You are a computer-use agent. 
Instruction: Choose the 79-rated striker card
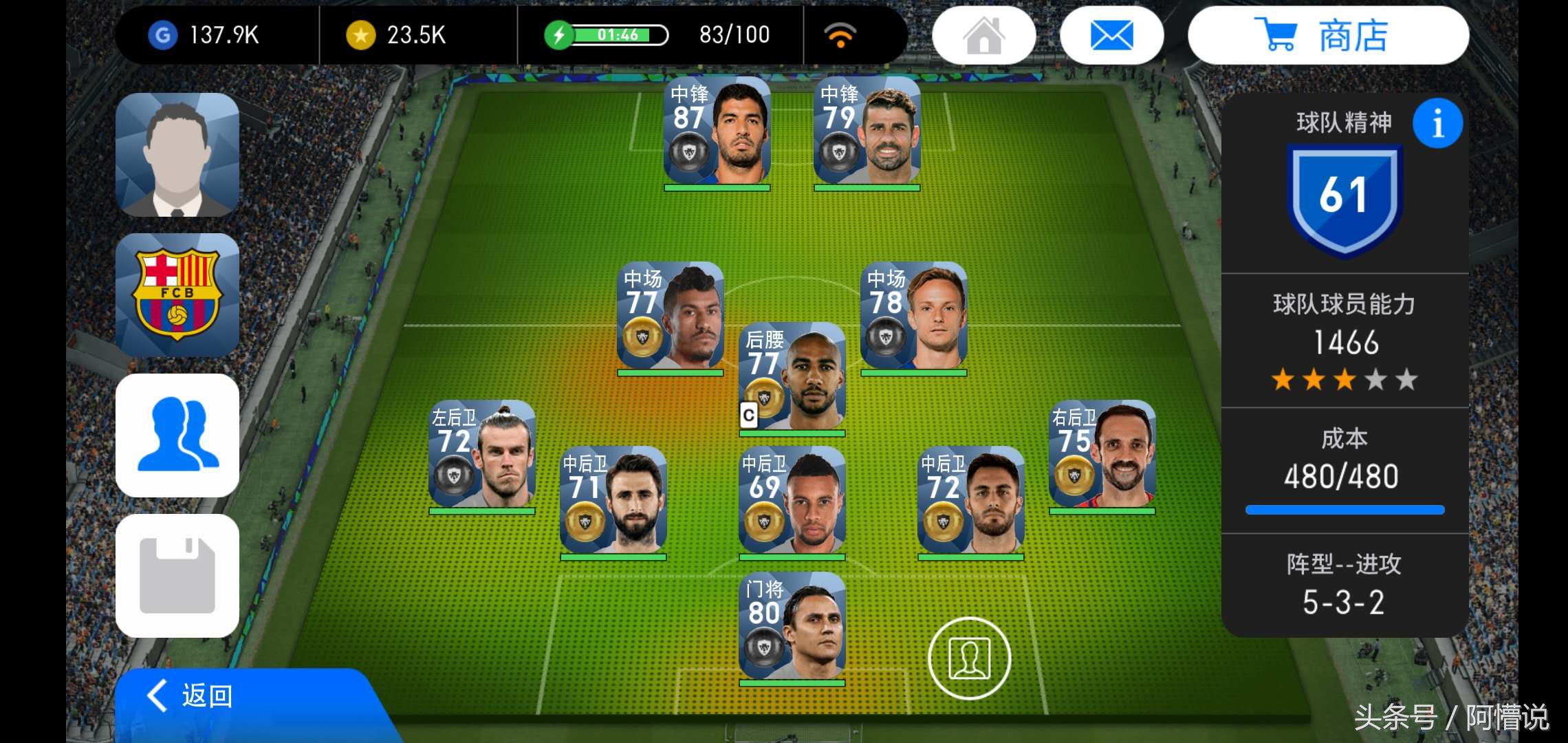(x=867, y=132)
